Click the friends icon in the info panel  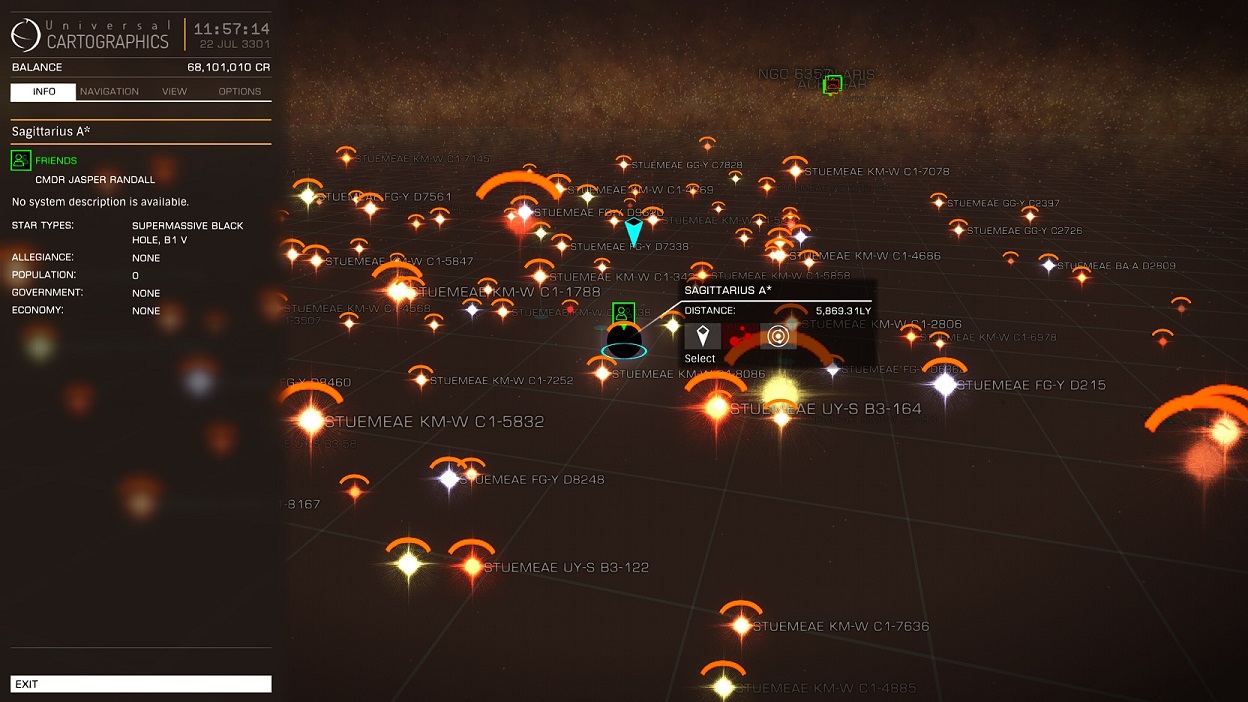coord(21,160)
